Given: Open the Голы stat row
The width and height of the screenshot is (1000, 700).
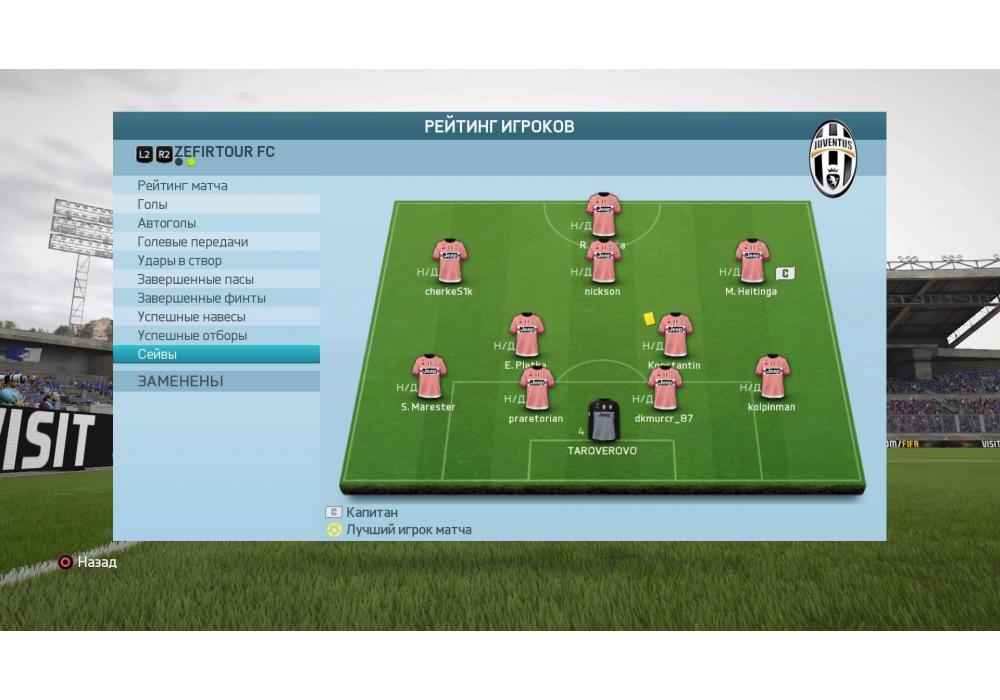Looking at the screenshot, I should (x=153, y=205).
